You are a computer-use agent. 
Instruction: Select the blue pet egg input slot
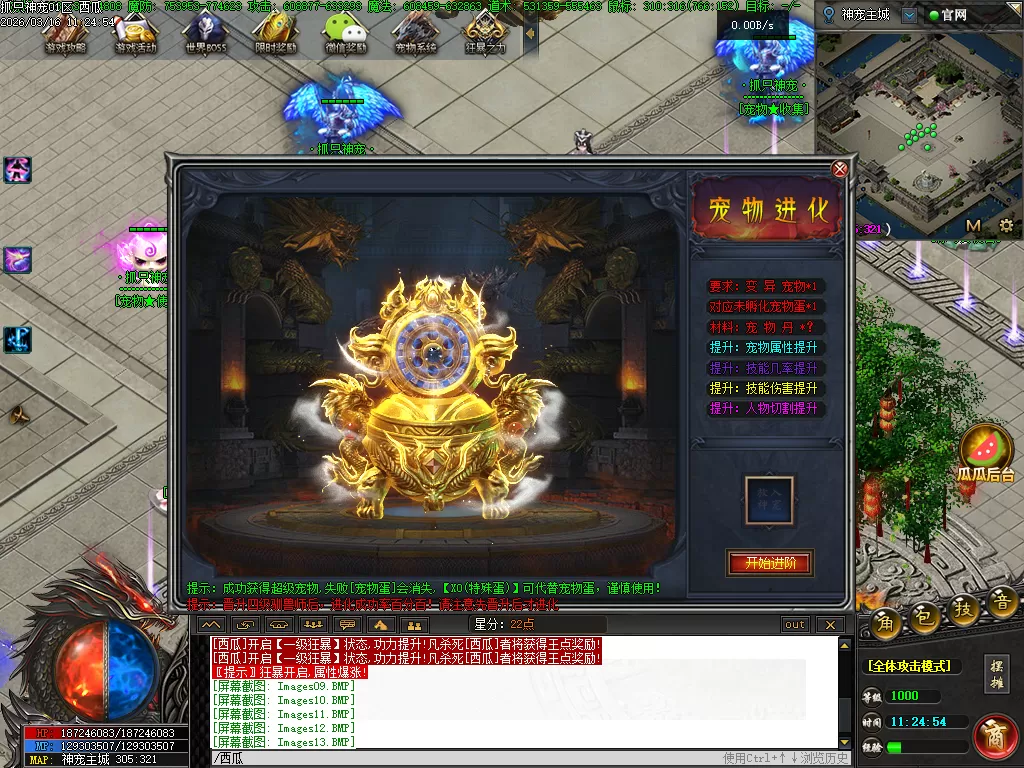(x=769, y=498)
